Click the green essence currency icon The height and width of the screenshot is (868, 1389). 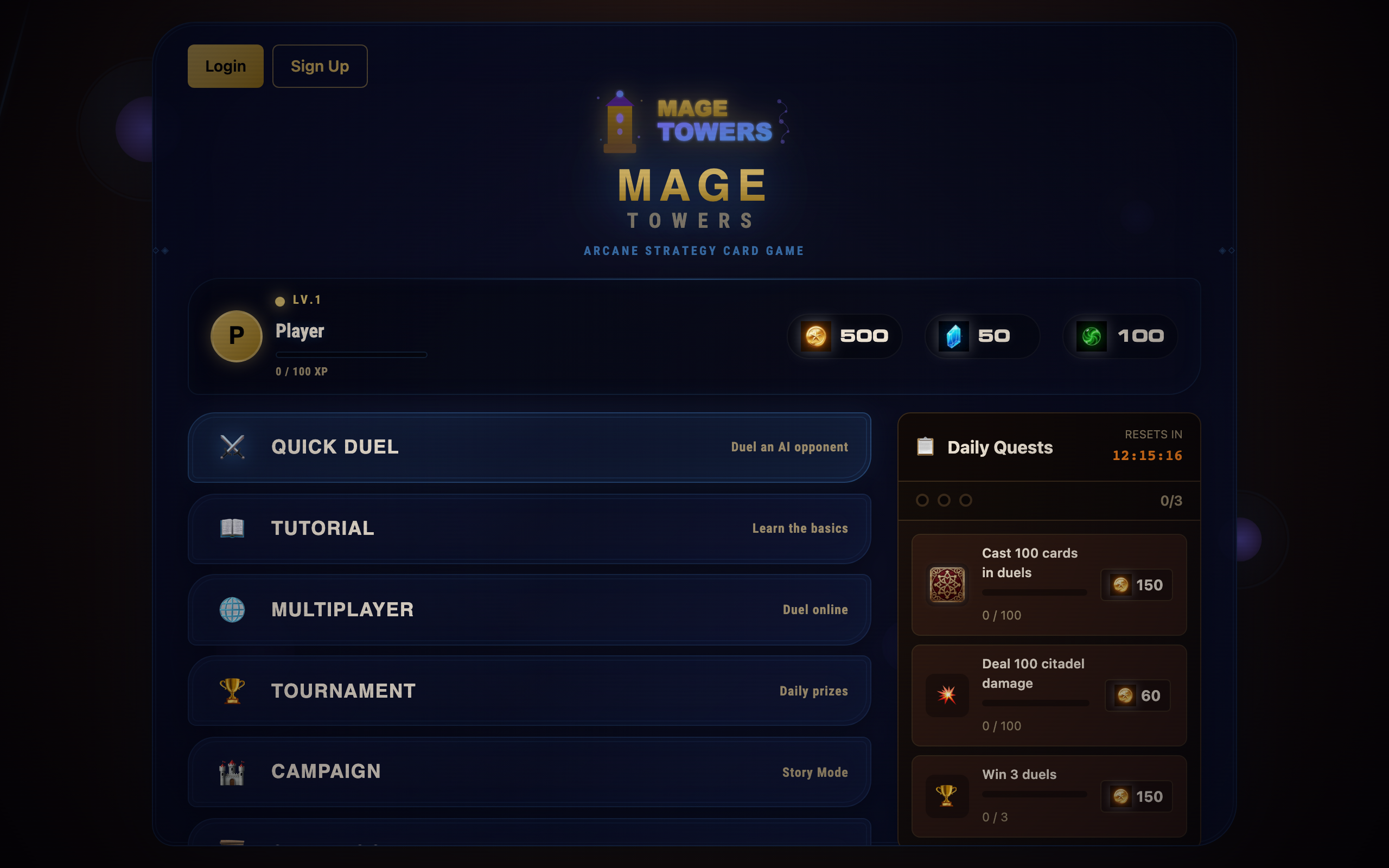(1091, 336)
